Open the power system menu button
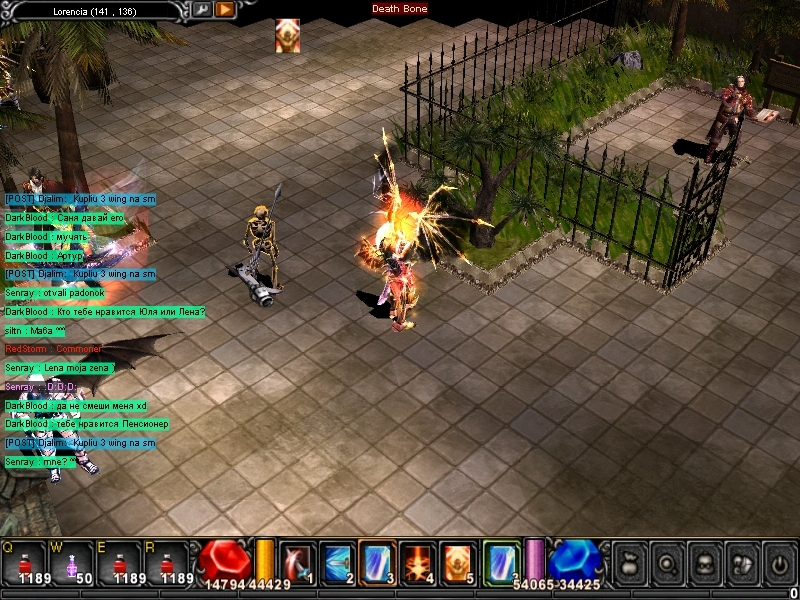This screenshot has width=800, height=600. click(779, 564)
